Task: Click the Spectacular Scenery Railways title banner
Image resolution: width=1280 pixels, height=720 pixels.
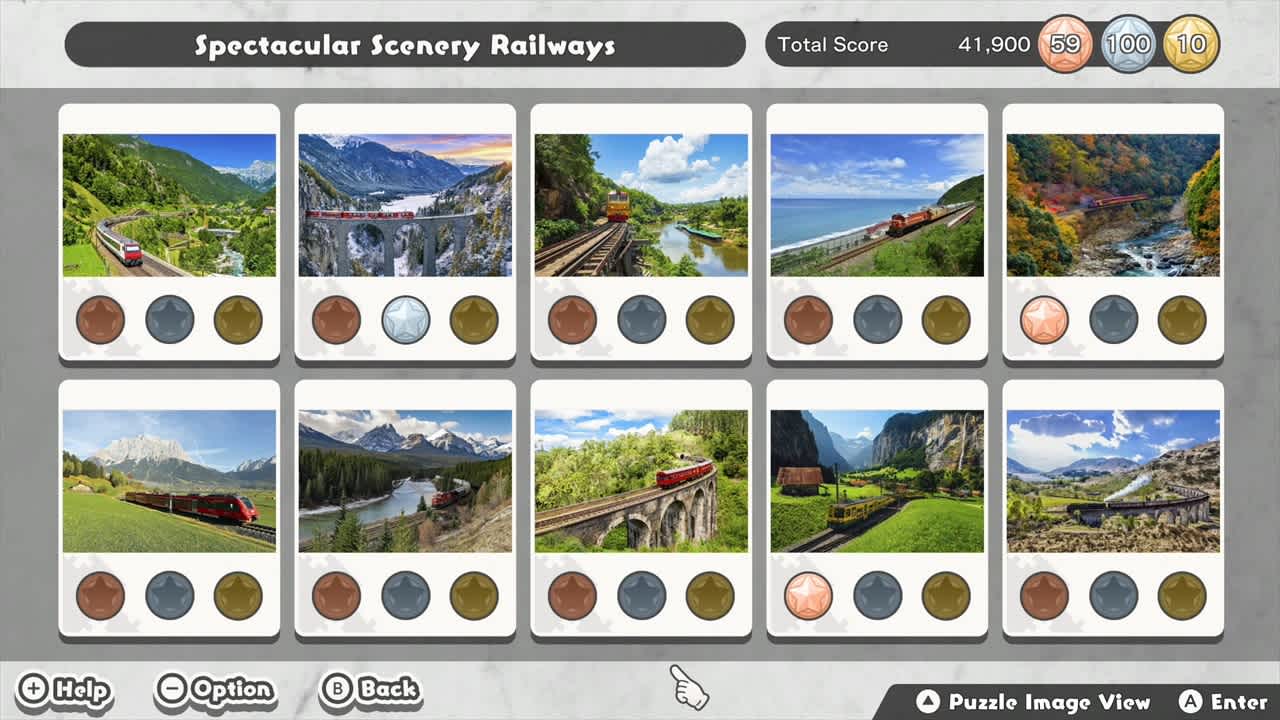Action: (405, 44)
